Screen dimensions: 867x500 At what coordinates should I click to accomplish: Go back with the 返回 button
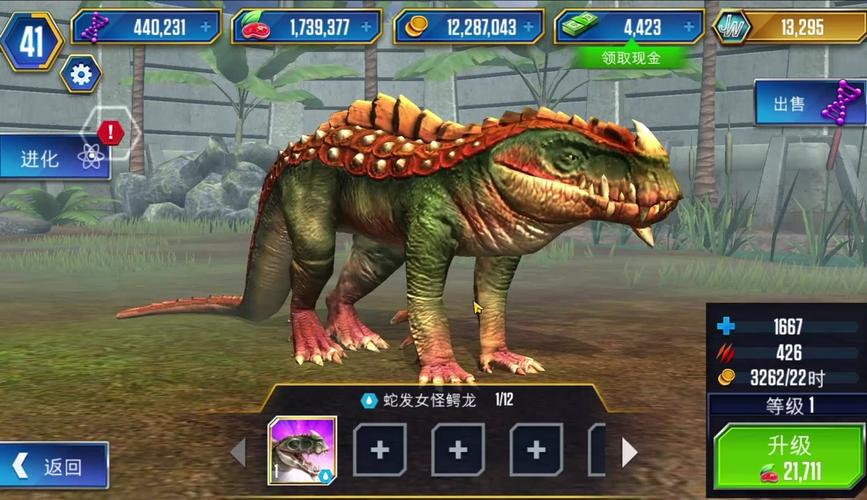pos(55,466)
